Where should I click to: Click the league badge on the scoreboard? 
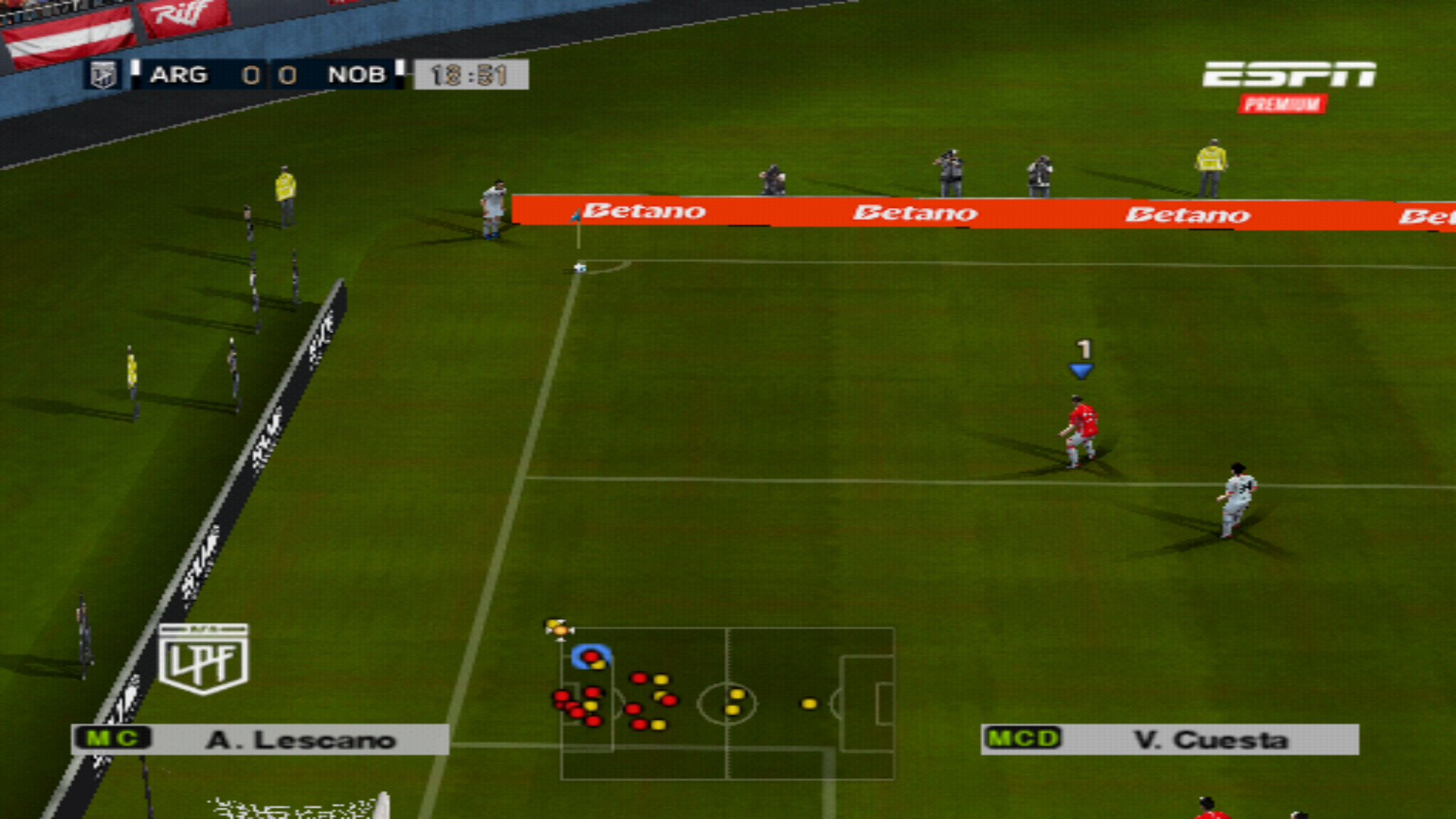pyautogui.click(x=103, y=75)
